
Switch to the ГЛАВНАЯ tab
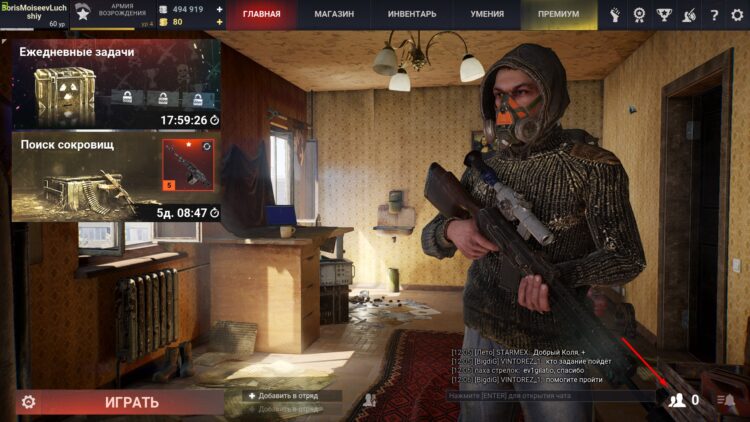click(x=262, y=15)
